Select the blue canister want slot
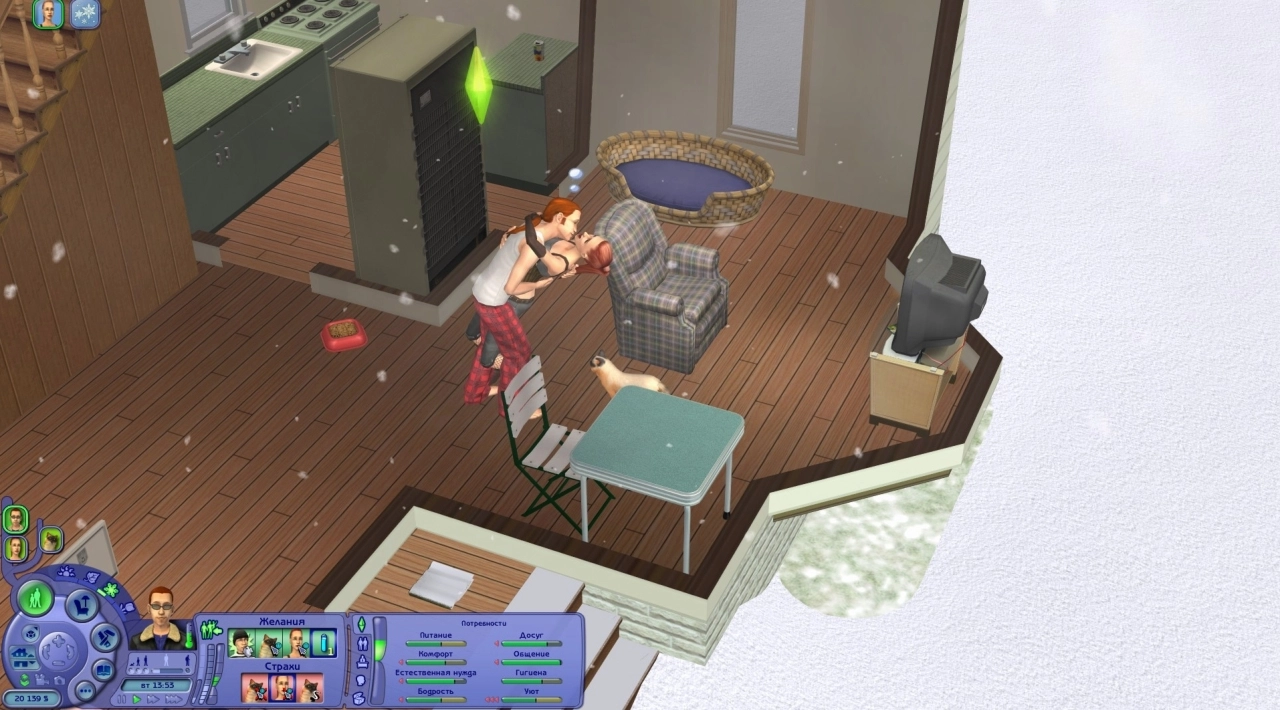1280x710 pixels. point(323,643)
